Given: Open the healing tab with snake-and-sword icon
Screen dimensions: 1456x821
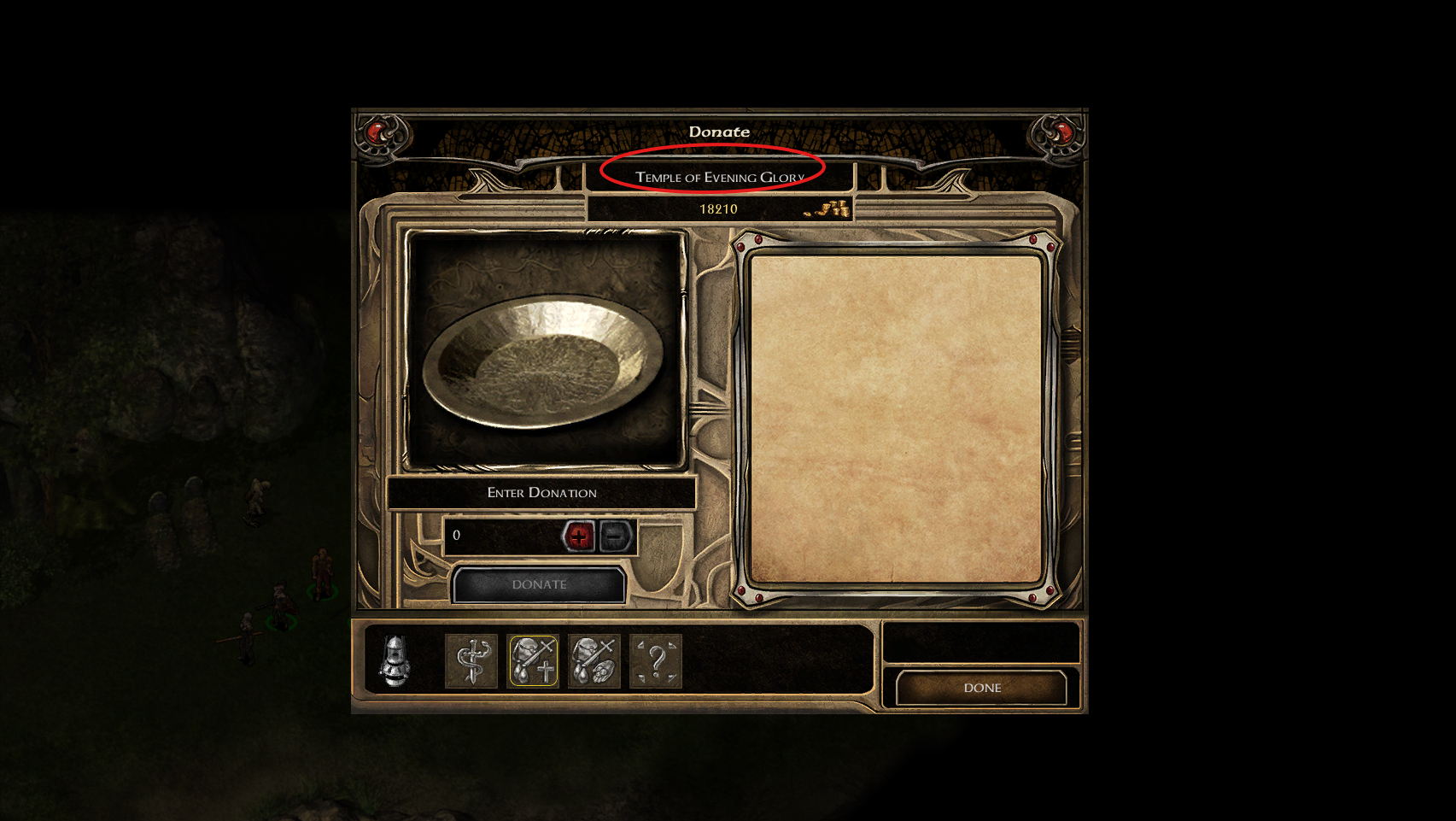Looking at the screenshot, I should (471, 661).
